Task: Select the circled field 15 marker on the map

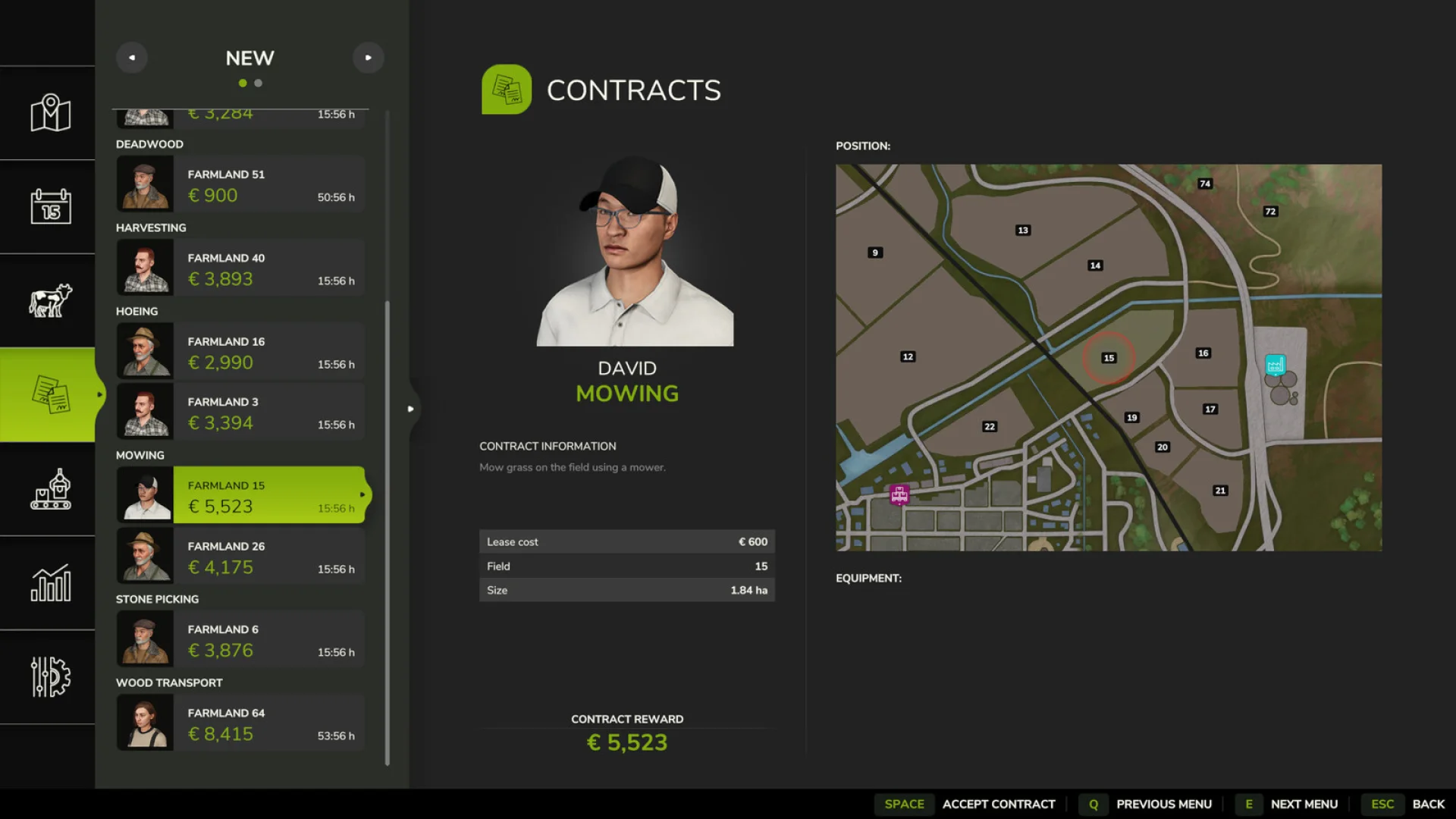Action: (1109, 357)
